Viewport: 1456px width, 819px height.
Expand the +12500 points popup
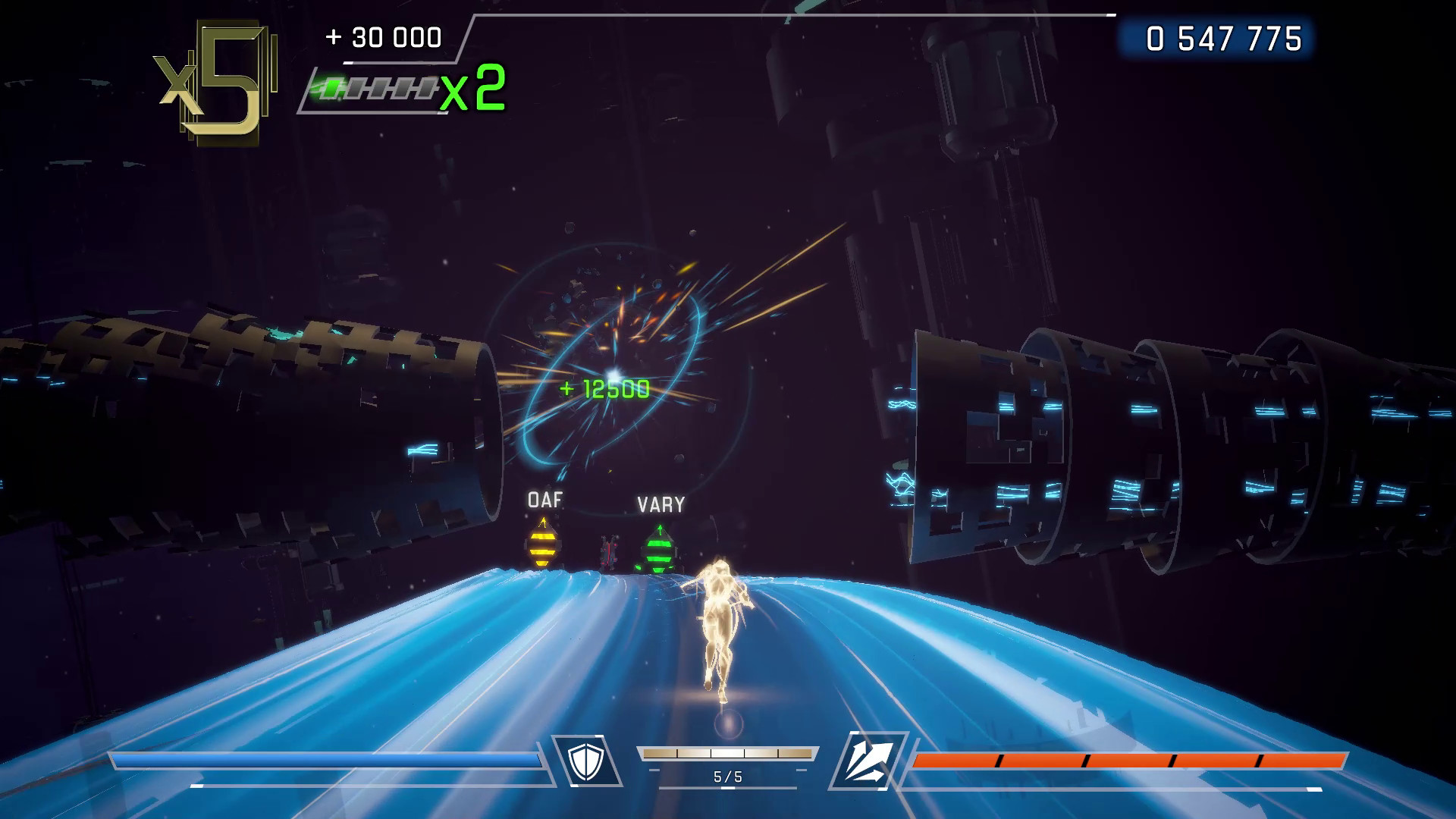click(x=605, y=388)
